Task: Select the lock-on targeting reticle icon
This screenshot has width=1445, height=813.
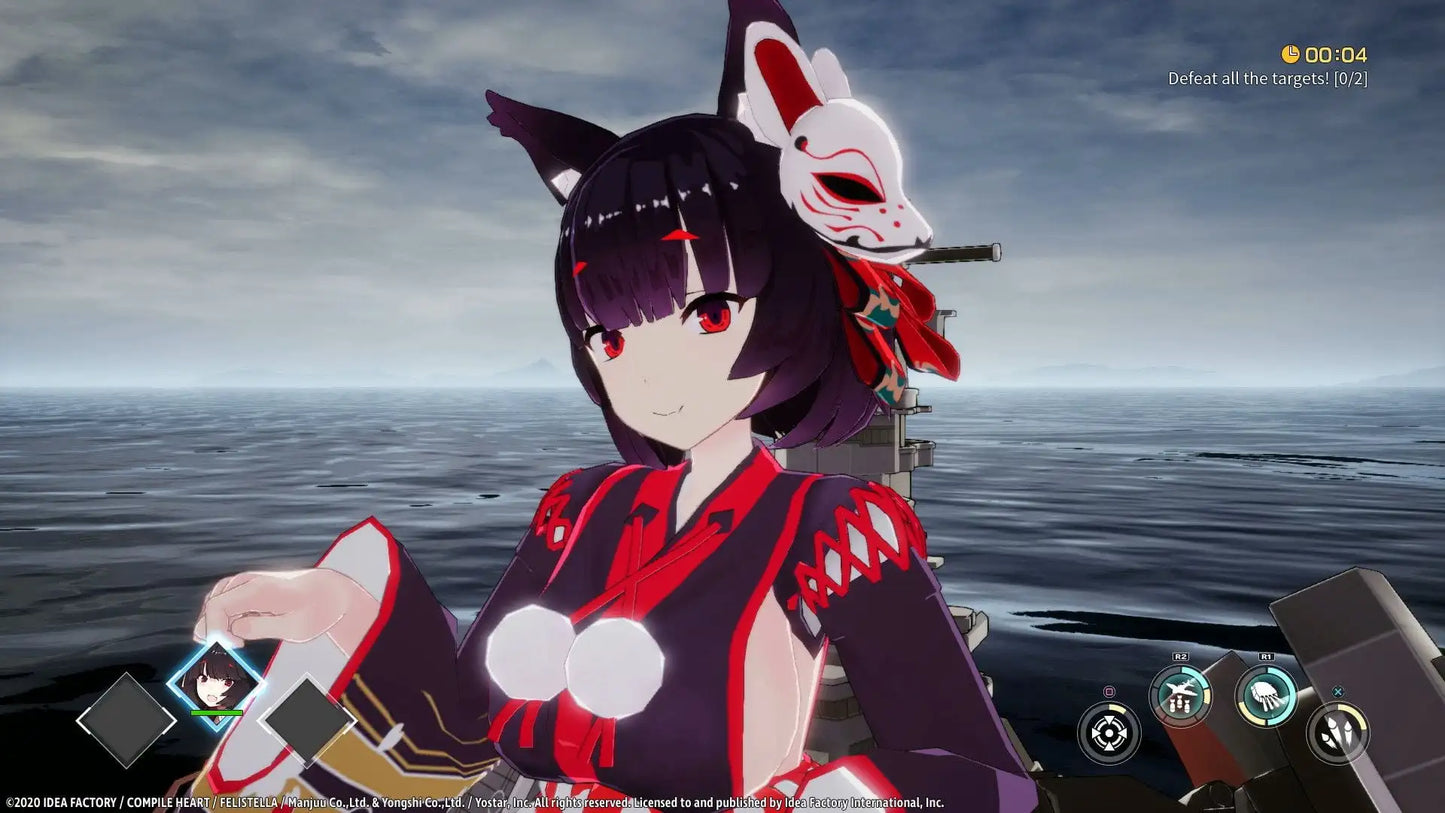Action: coord(1109,731)
